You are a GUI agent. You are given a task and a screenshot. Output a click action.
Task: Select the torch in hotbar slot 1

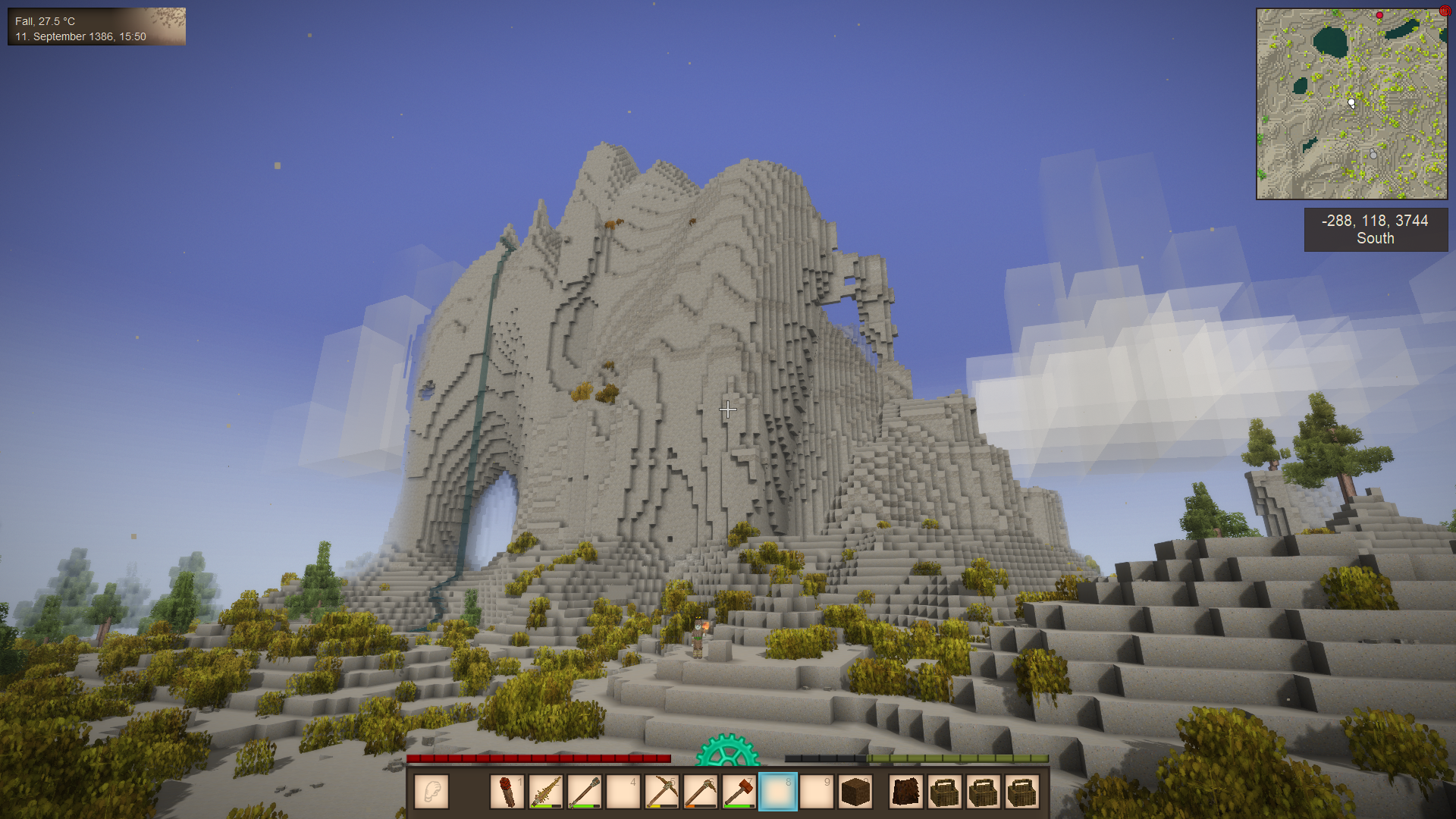(x=507, y=792)
